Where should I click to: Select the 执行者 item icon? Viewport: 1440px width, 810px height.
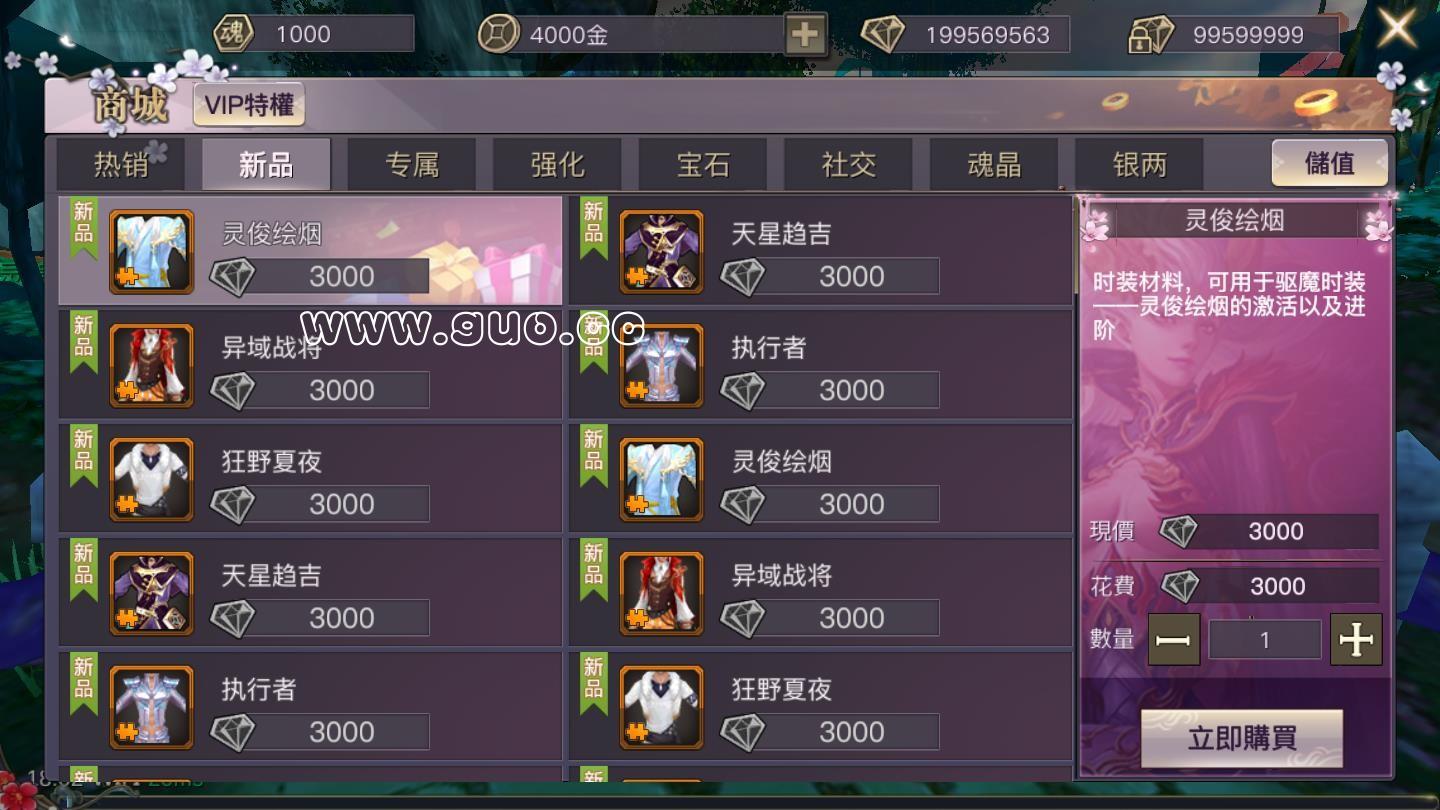pyautogui.click(x=661, y=366)
